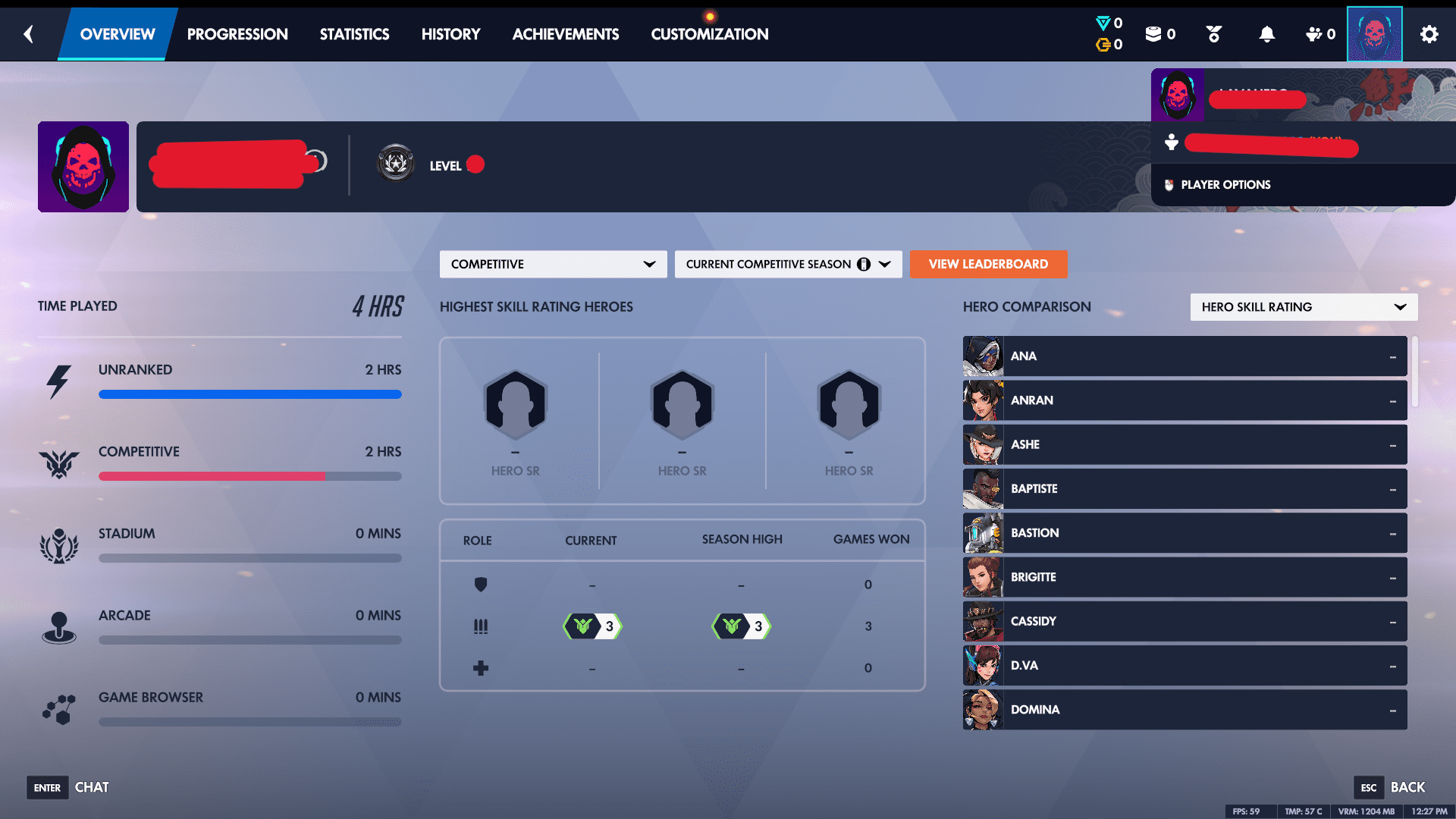Viewport: 1456px width, 819px height.
Task: Open the notifications bell icon
Action: (1267, 34)
